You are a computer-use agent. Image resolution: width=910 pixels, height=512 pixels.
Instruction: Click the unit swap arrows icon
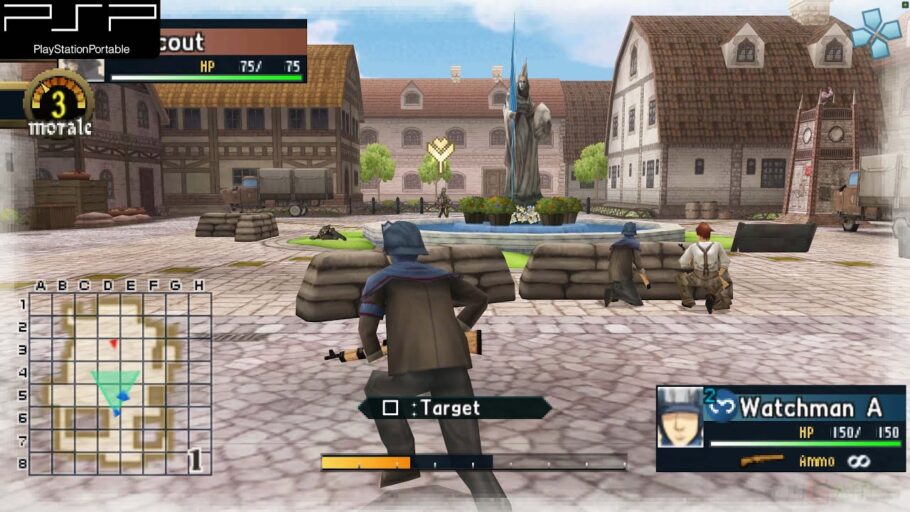722,407
